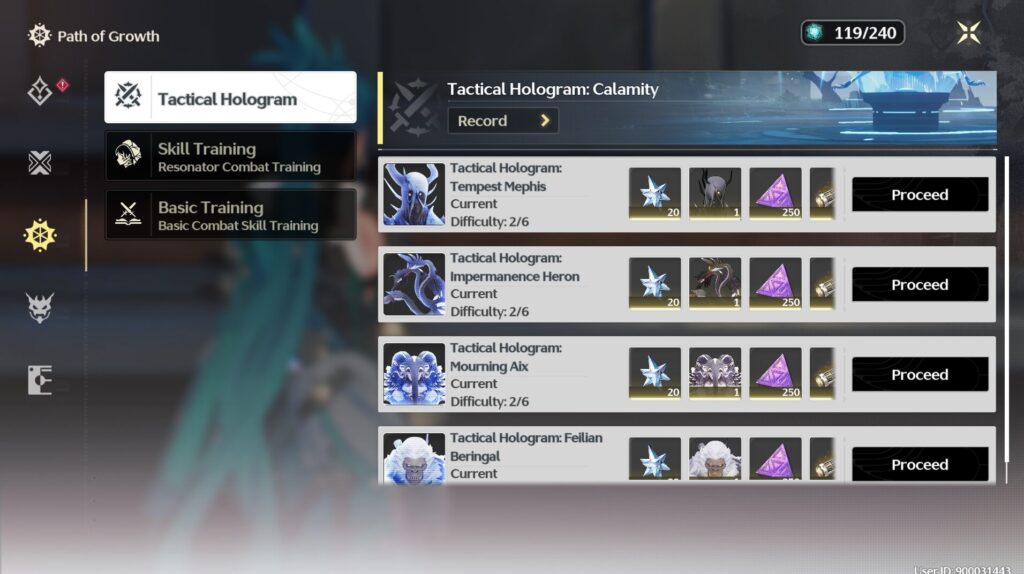Proceed to Tempest Mephis hologram
Viewport: 1024px width, 574px height.
point(919,195)
